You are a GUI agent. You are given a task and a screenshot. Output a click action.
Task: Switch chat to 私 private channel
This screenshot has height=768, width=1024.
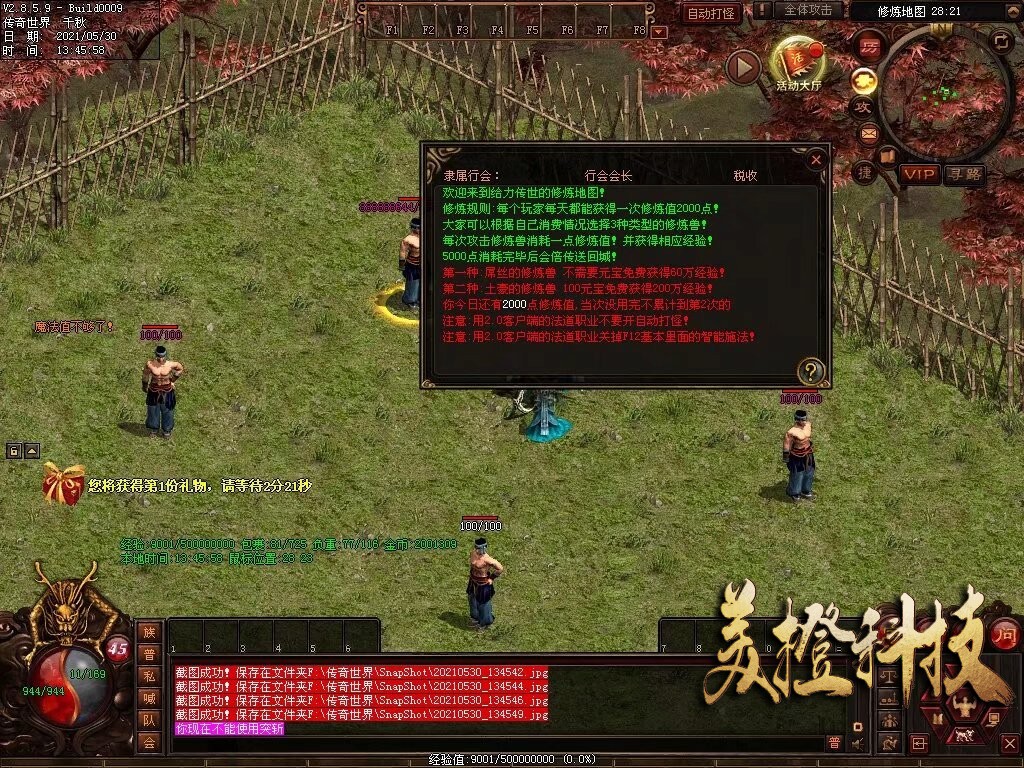point(149,676)
